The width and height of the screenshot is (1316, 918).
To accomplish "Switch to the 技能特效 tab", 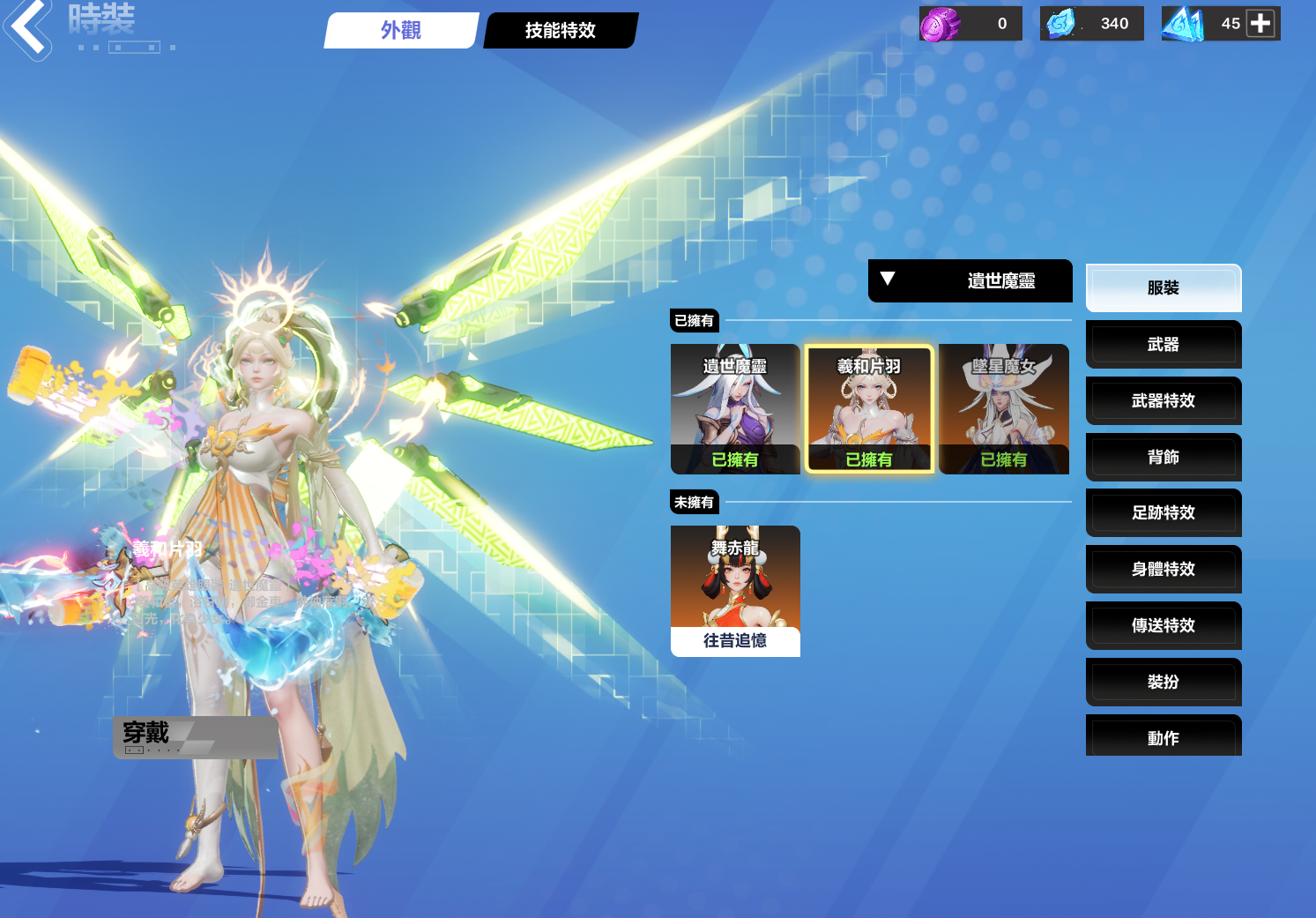I will pos(561,31).
